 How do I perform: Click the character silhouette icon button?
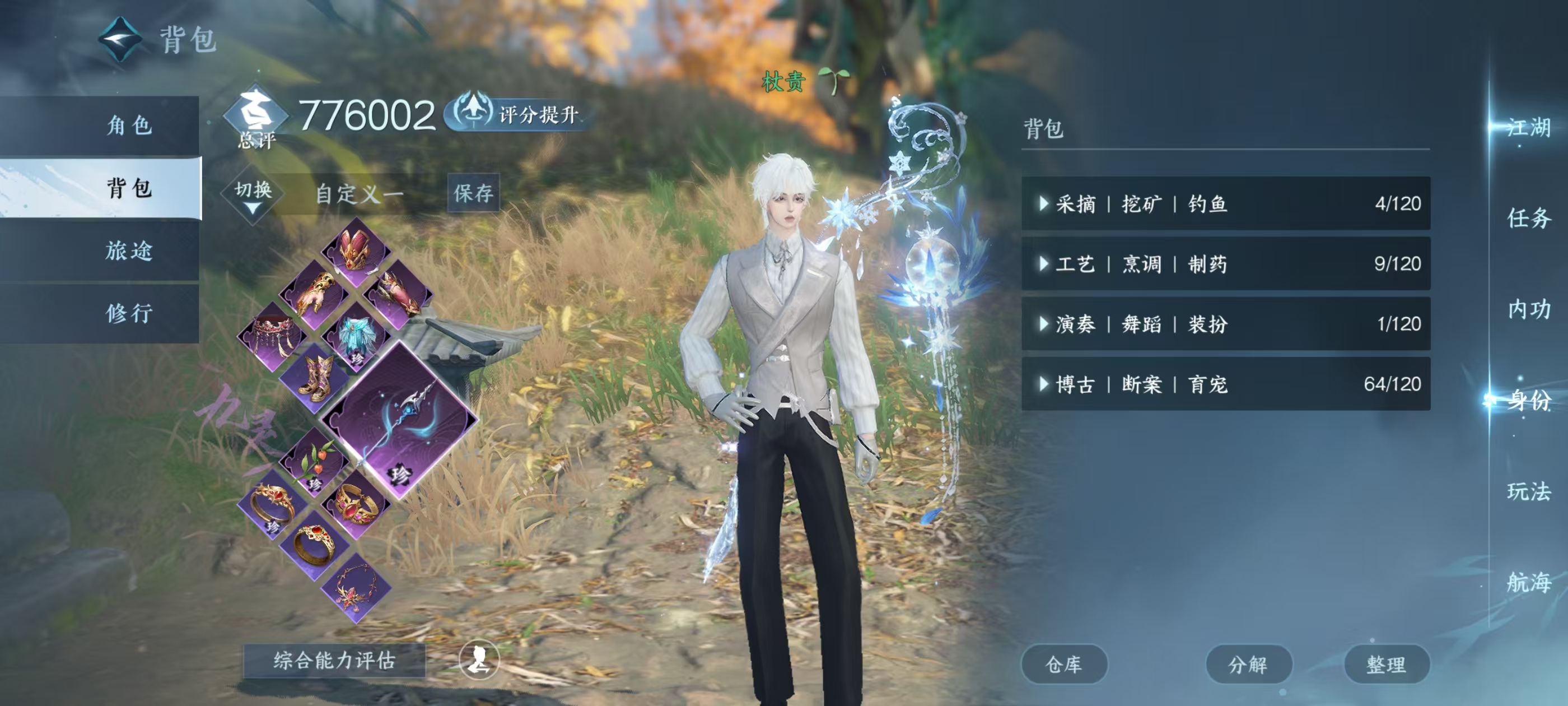(479, 659)
